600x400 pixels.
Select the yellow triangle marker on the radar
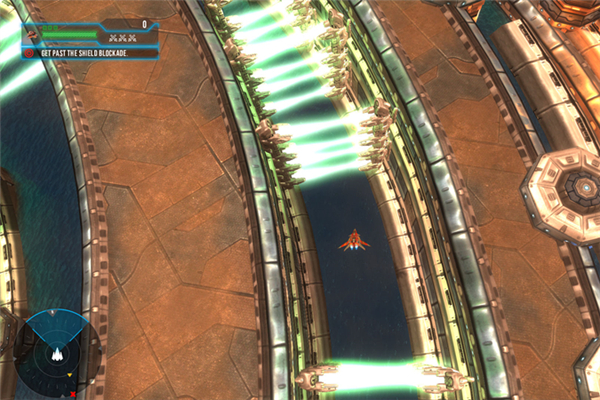coord(70,374)
